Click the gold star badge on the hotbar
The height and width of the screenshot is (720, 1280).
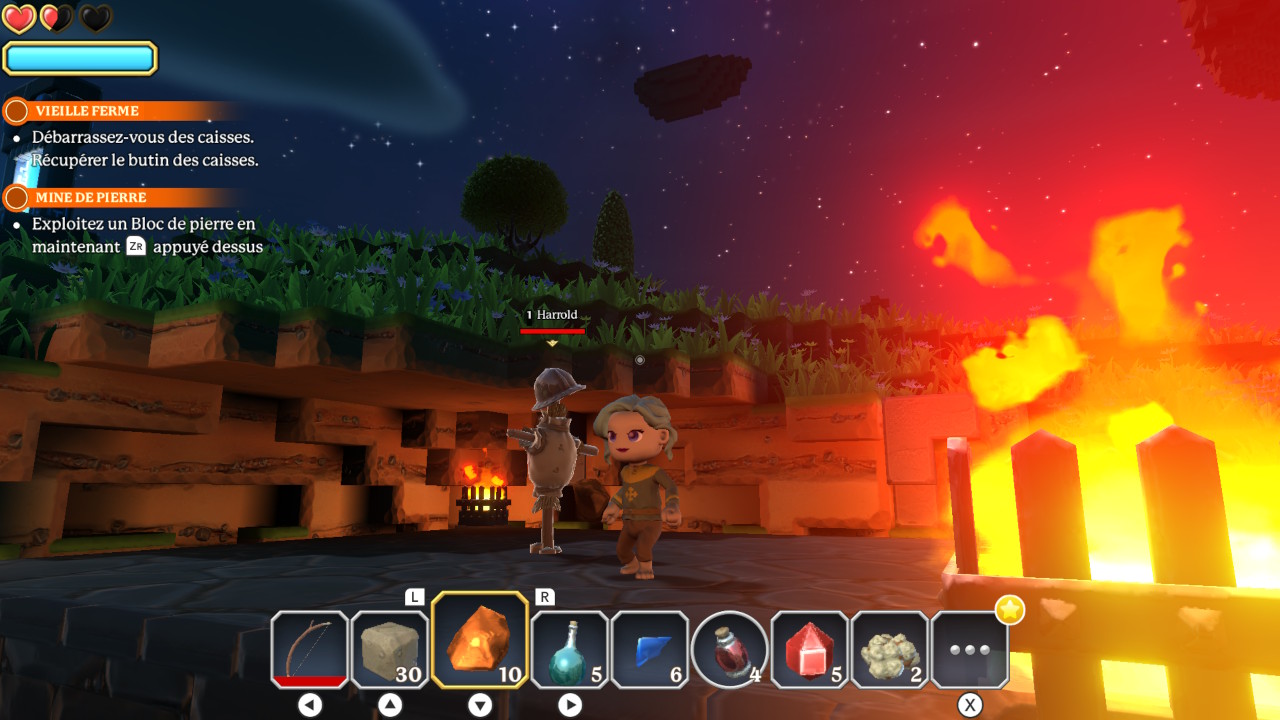tap(1010, 609)
